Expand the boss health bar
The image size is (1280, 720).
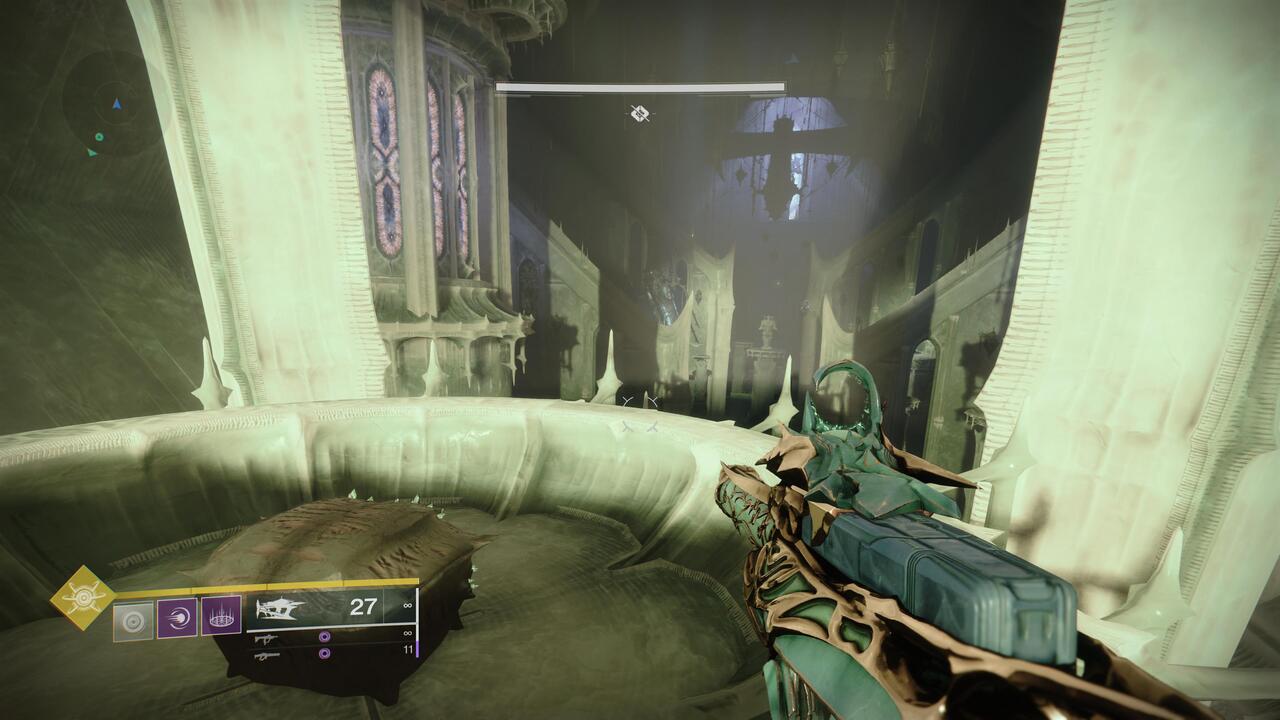640,88
